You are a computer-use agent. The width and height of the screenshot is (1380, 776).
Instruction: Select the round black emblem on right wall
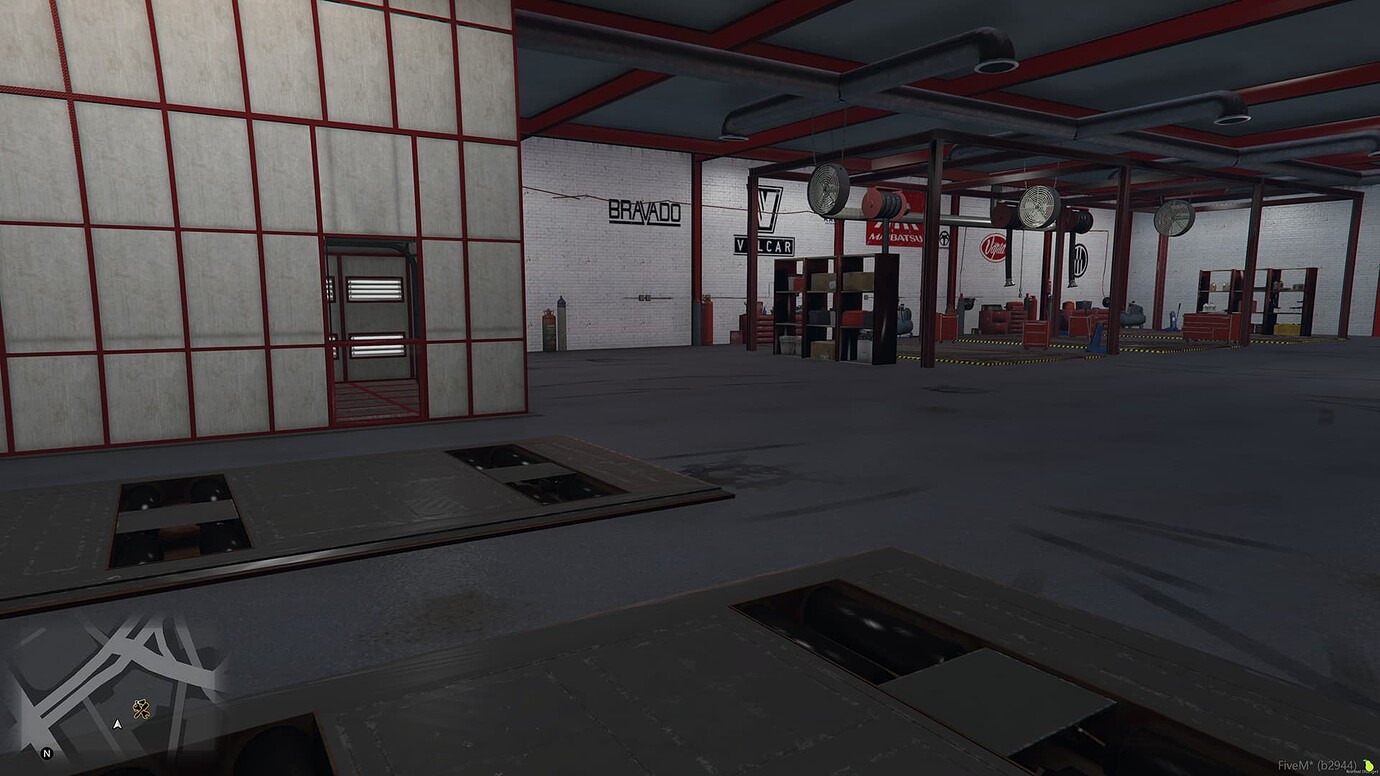[1079, 261]
